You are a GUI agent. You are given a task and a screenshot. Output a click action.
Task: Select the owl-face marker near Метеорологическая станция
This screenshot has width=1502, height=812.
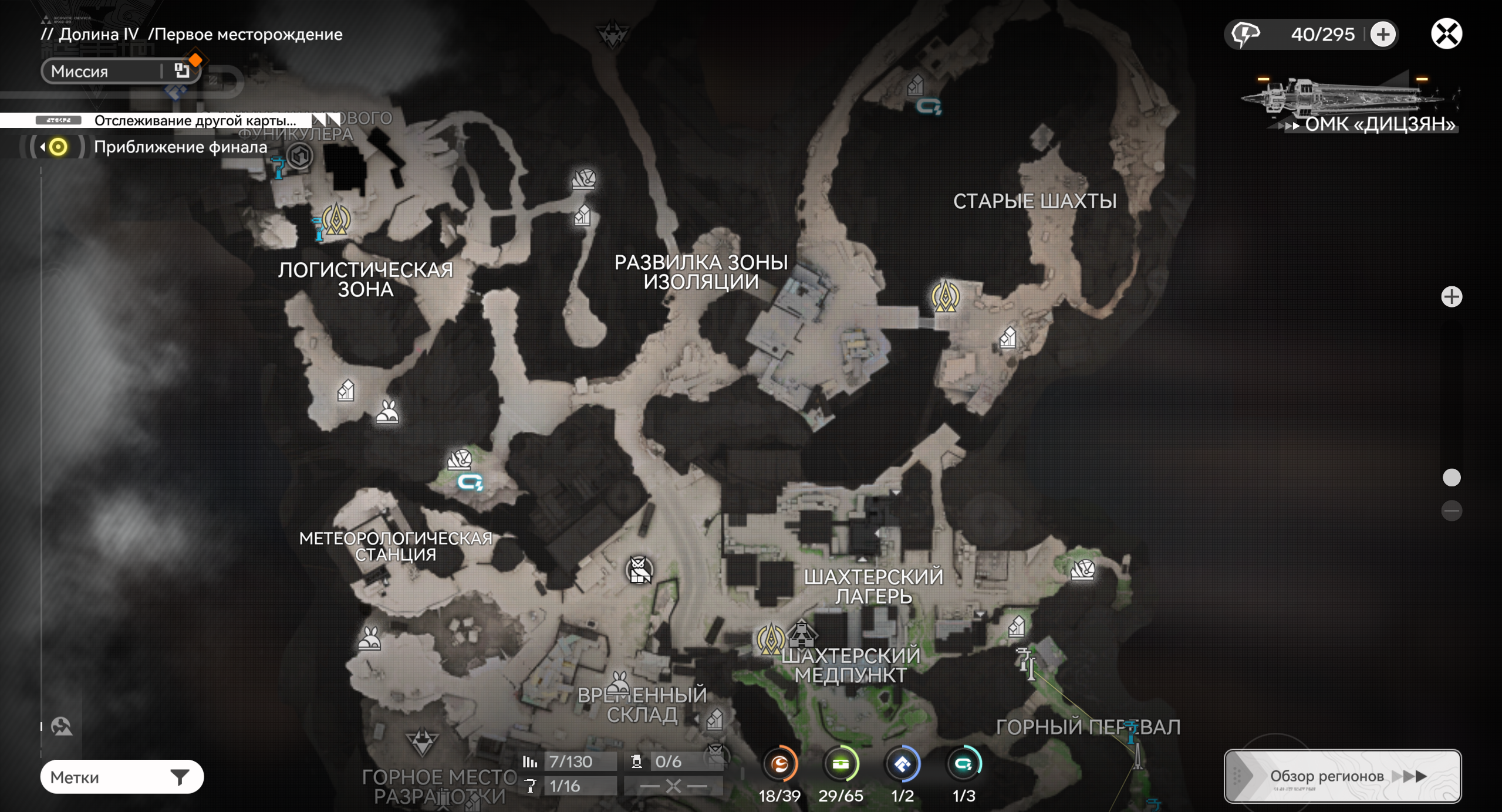639,570
